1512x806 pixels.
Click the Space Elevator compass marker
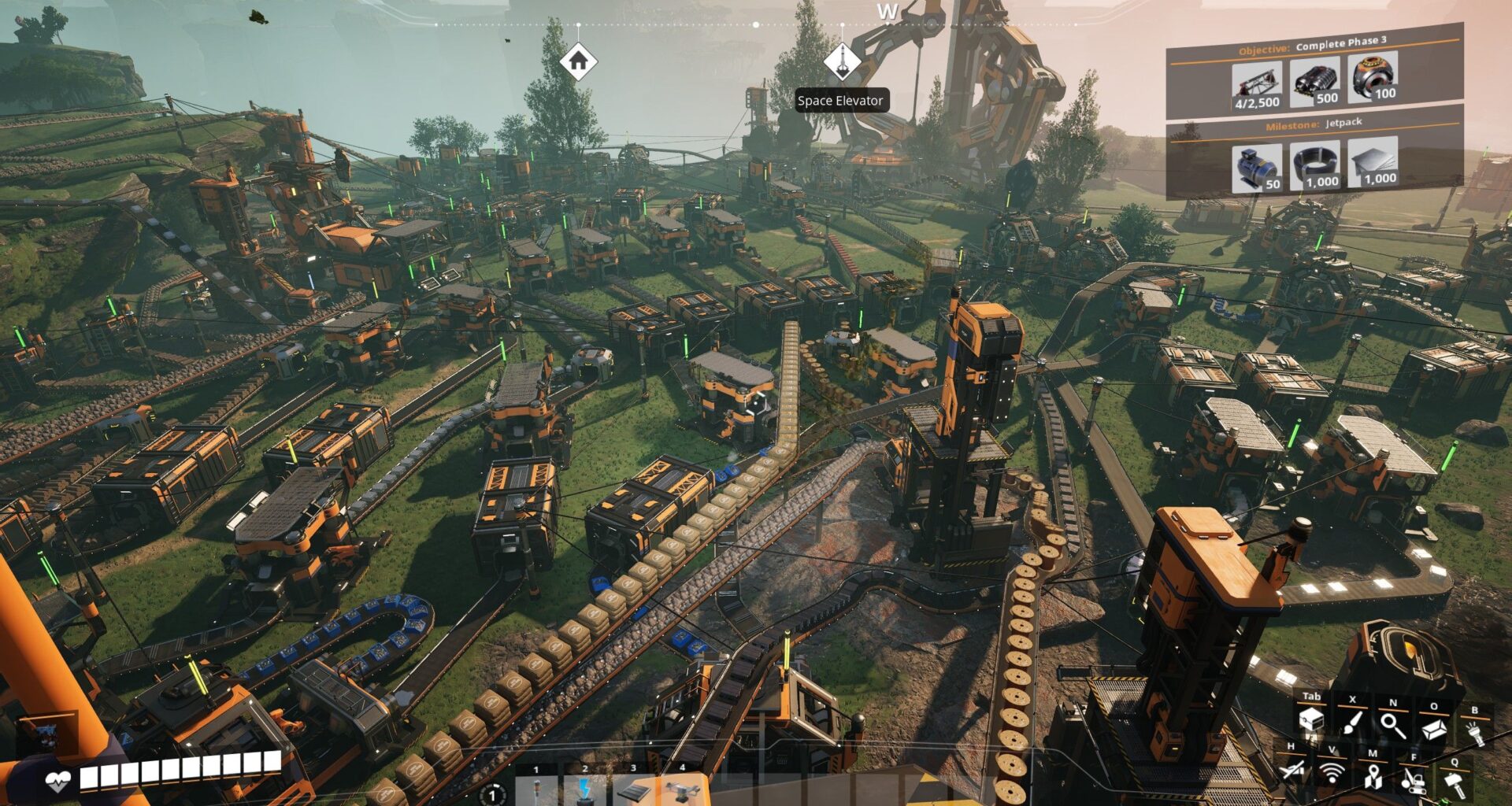[x=841, y=61]
